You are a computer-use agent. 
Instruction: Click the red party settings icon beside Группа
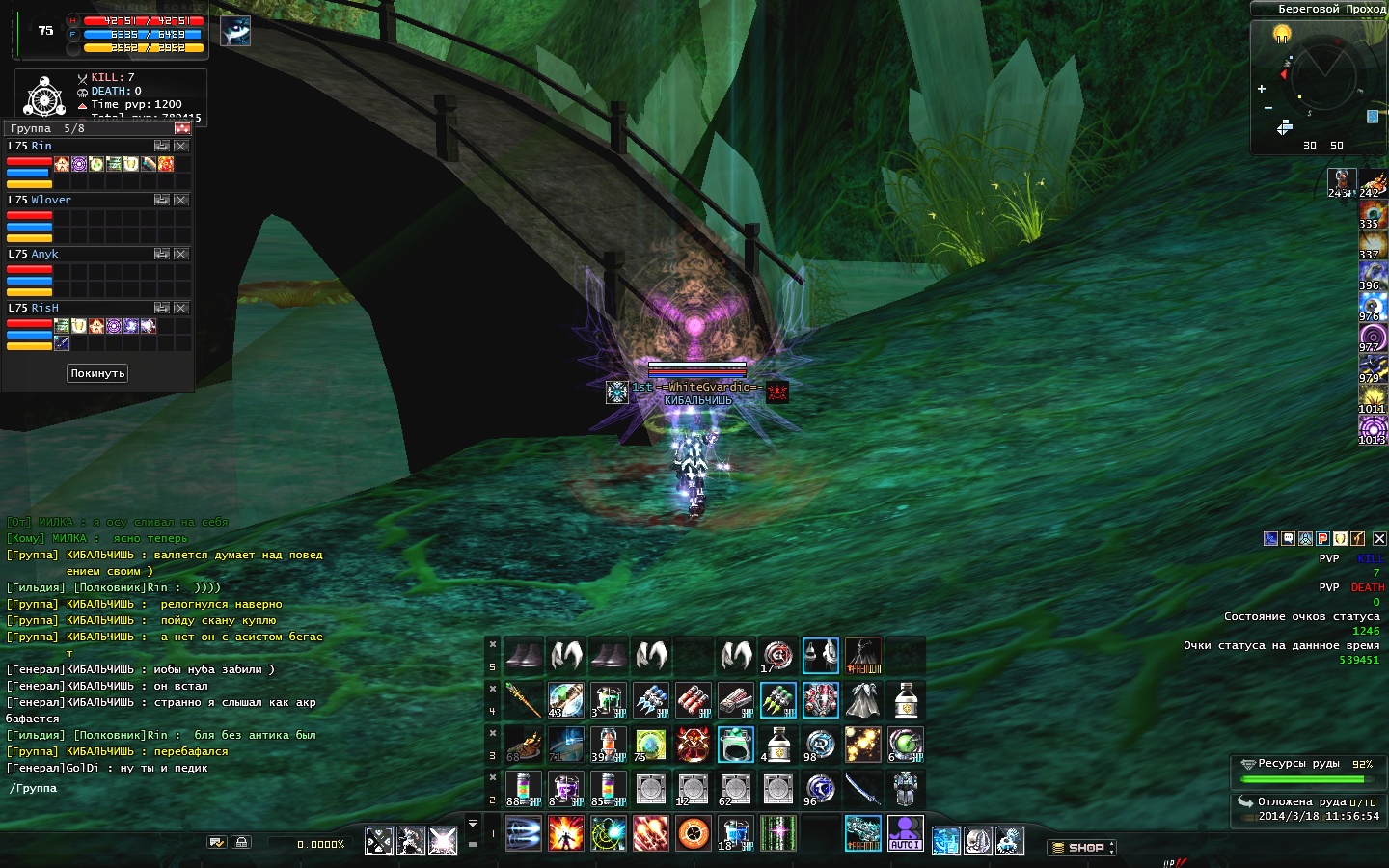click(x=182, y=128)
